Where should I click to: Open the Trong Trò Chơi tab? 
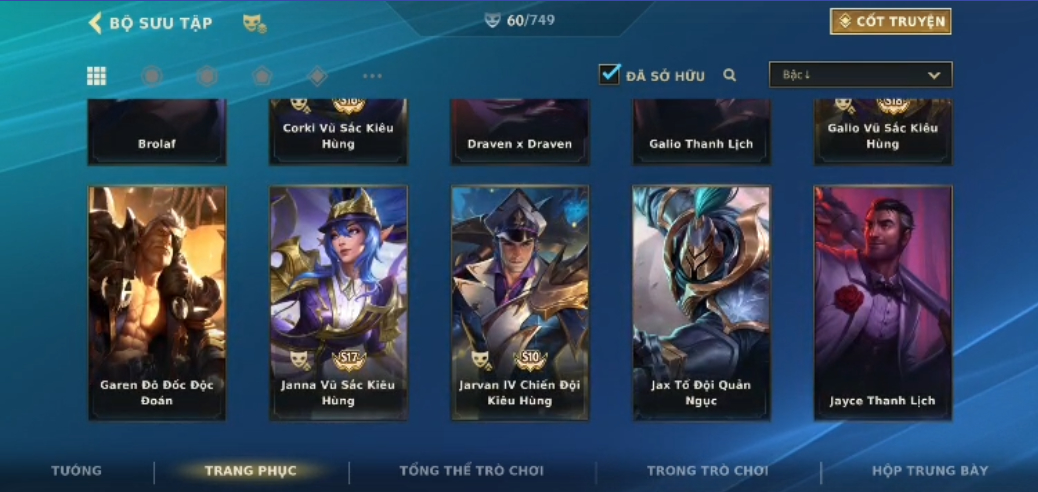(x=707, y=471)
